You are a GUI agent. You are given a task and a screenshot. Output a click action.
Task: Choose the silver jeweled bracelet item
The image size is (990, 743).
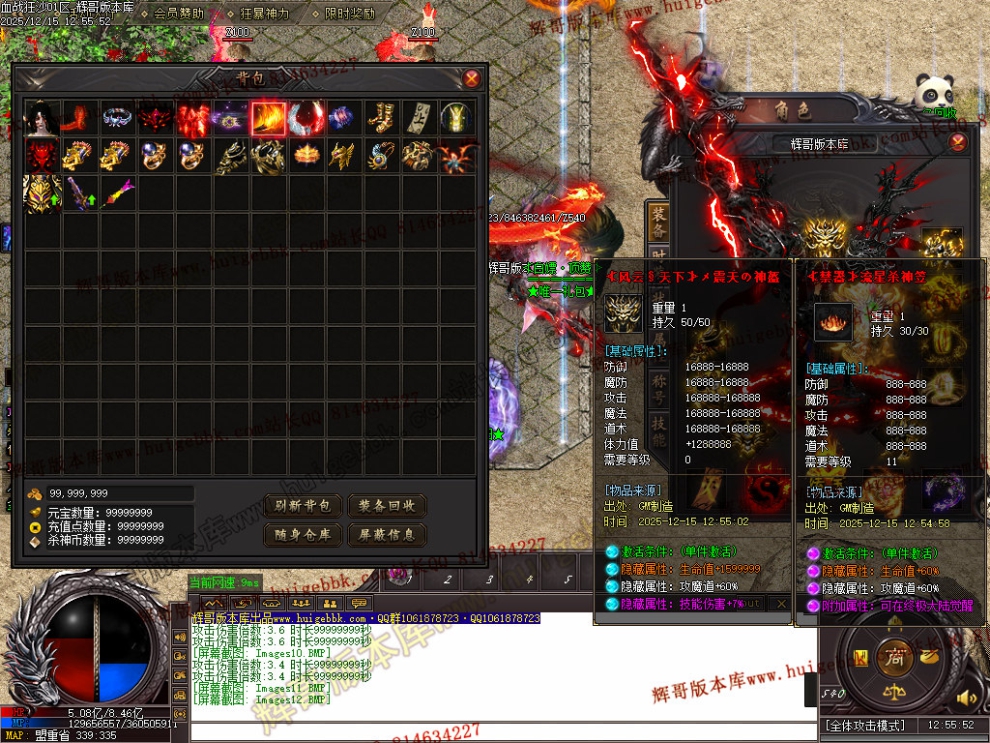coord(117,118)
